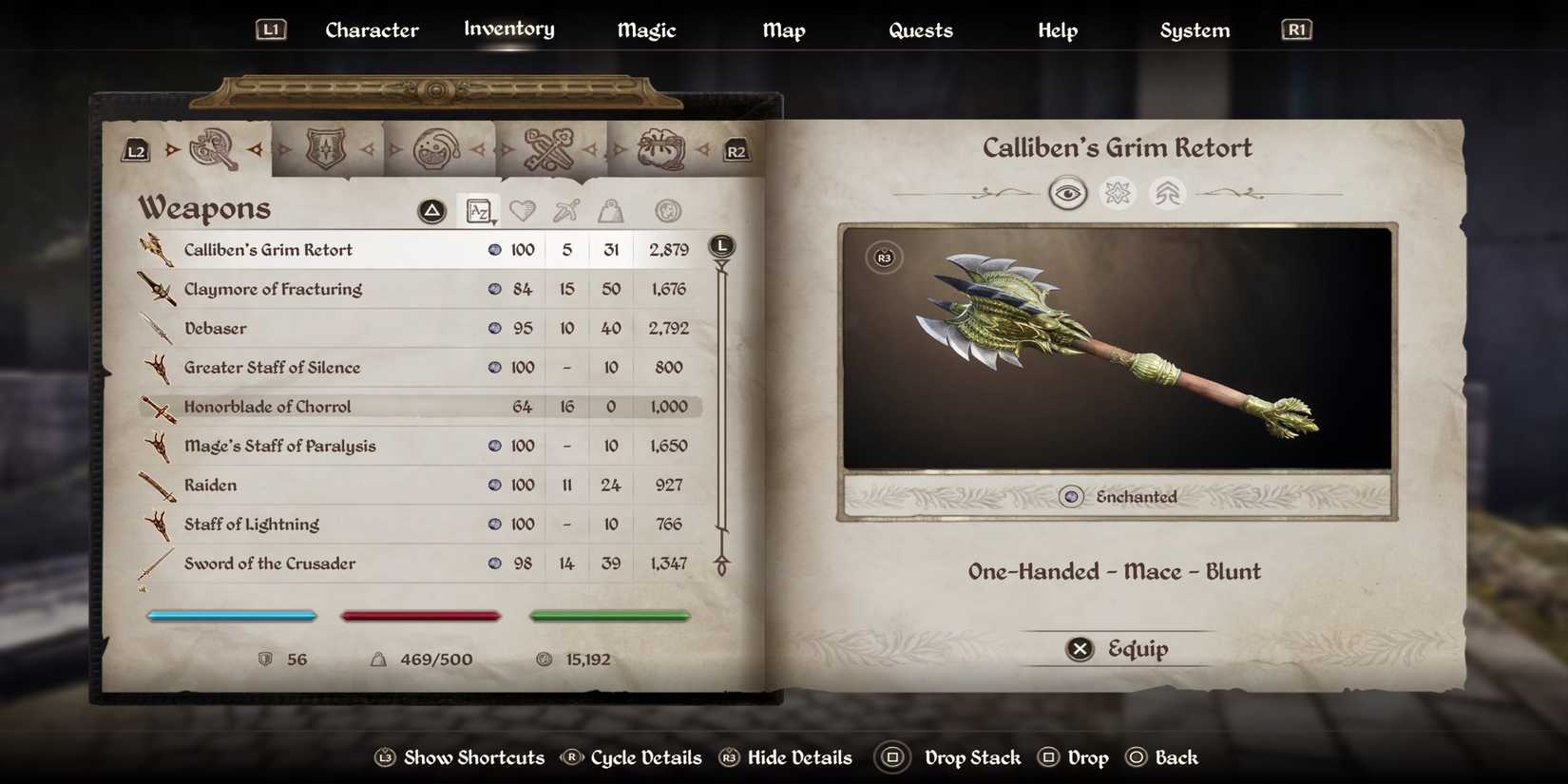Open the Quests menu

(x=920, y=29)
